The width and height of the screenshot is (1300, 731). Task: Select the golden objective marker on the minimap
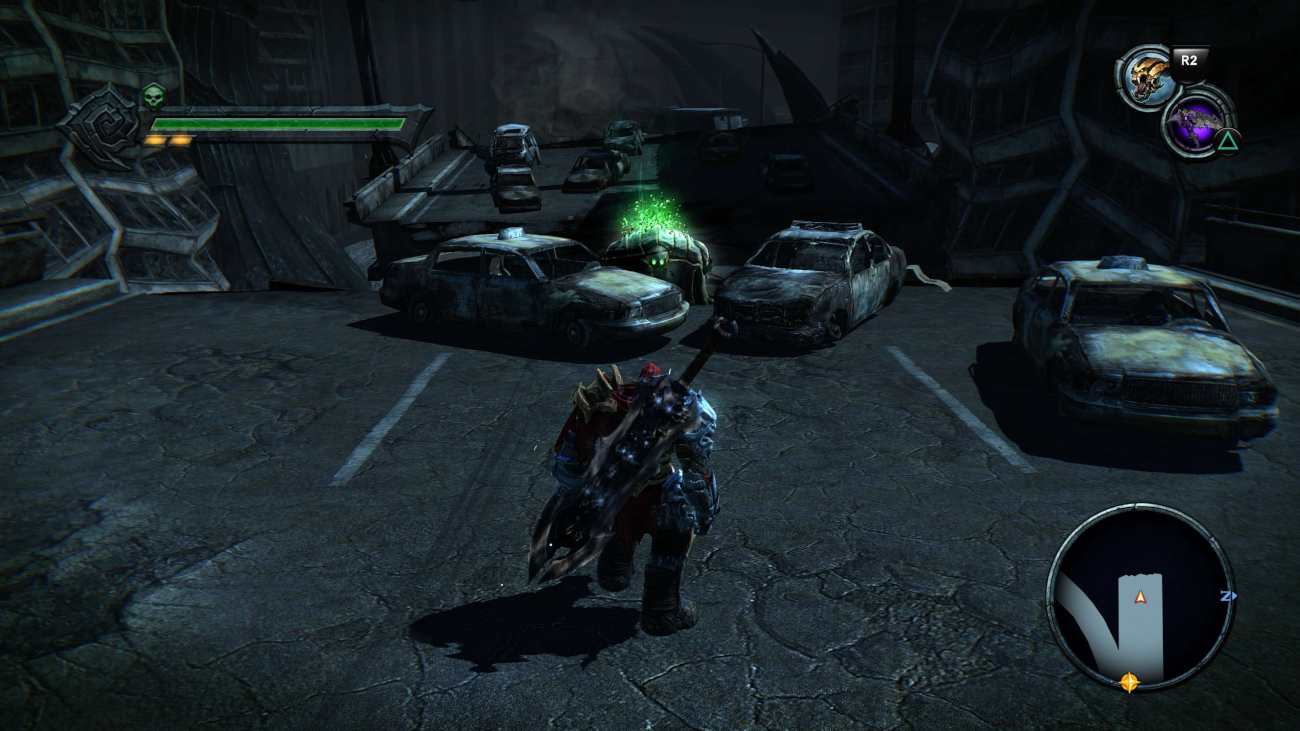[x=1129, y=683]
